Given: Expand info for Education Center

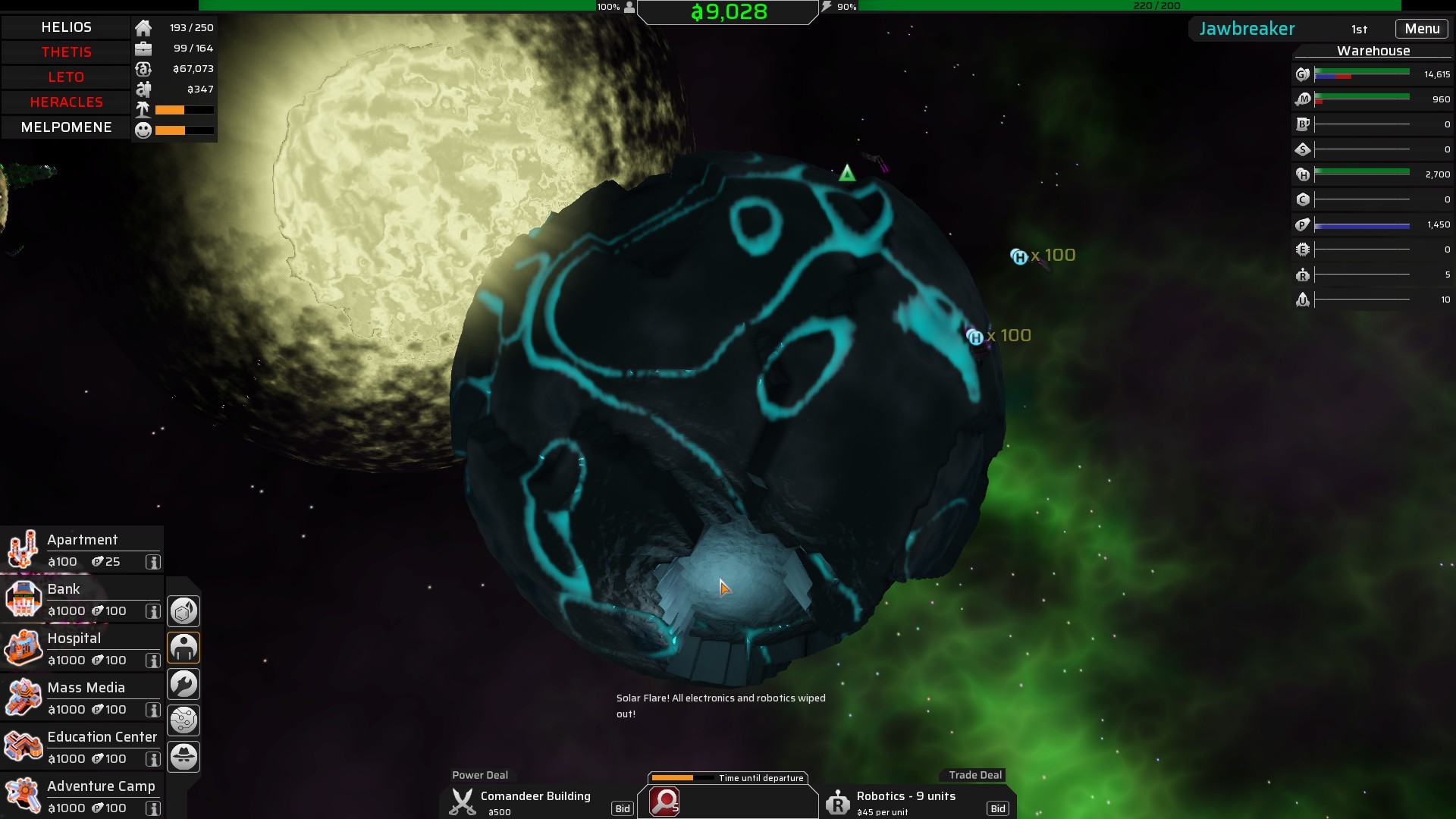Looking at the screenshot, I should [x=154, y=760].
